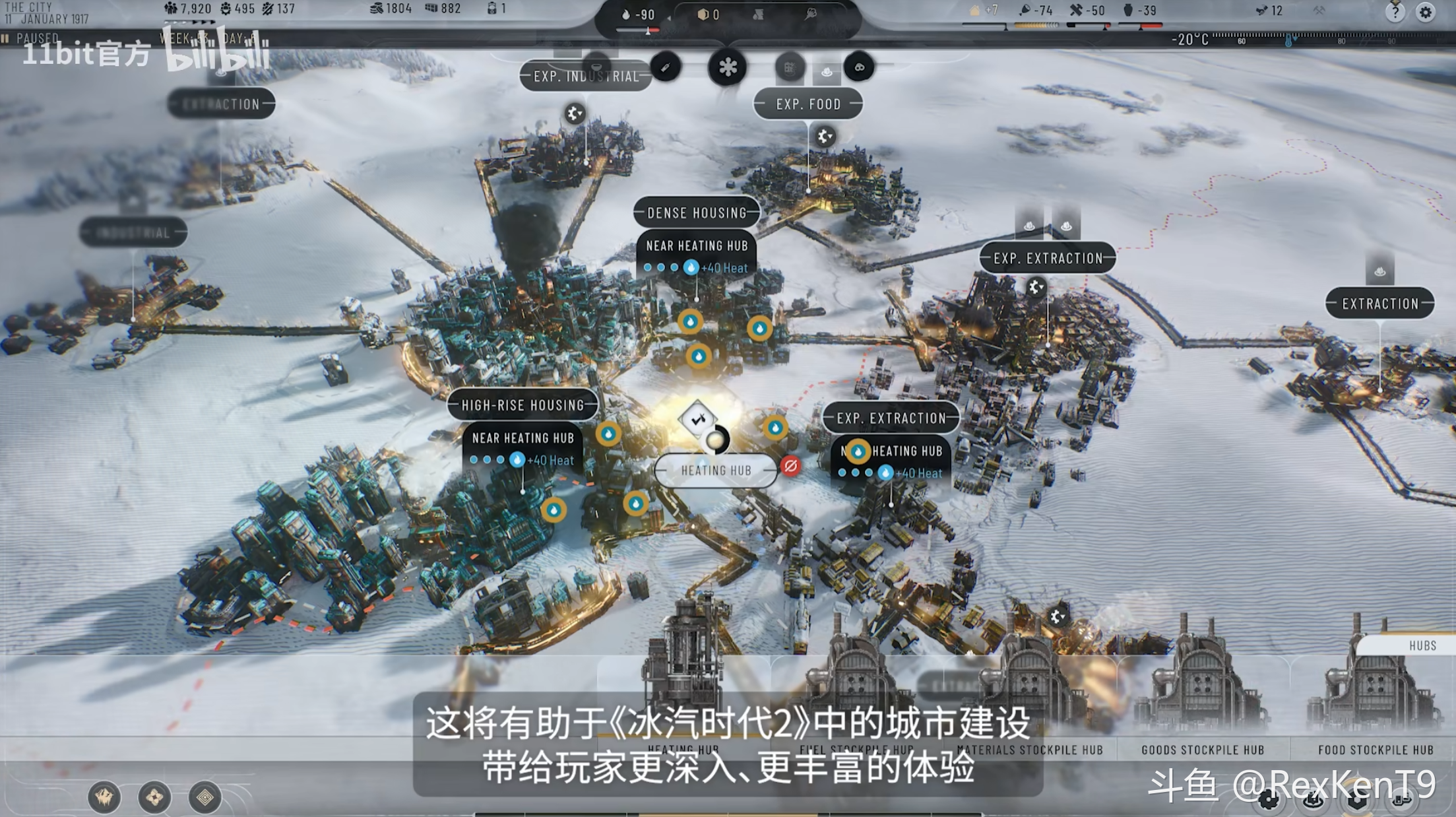Open the heat resource indicator showing -90

click(638, 15)
